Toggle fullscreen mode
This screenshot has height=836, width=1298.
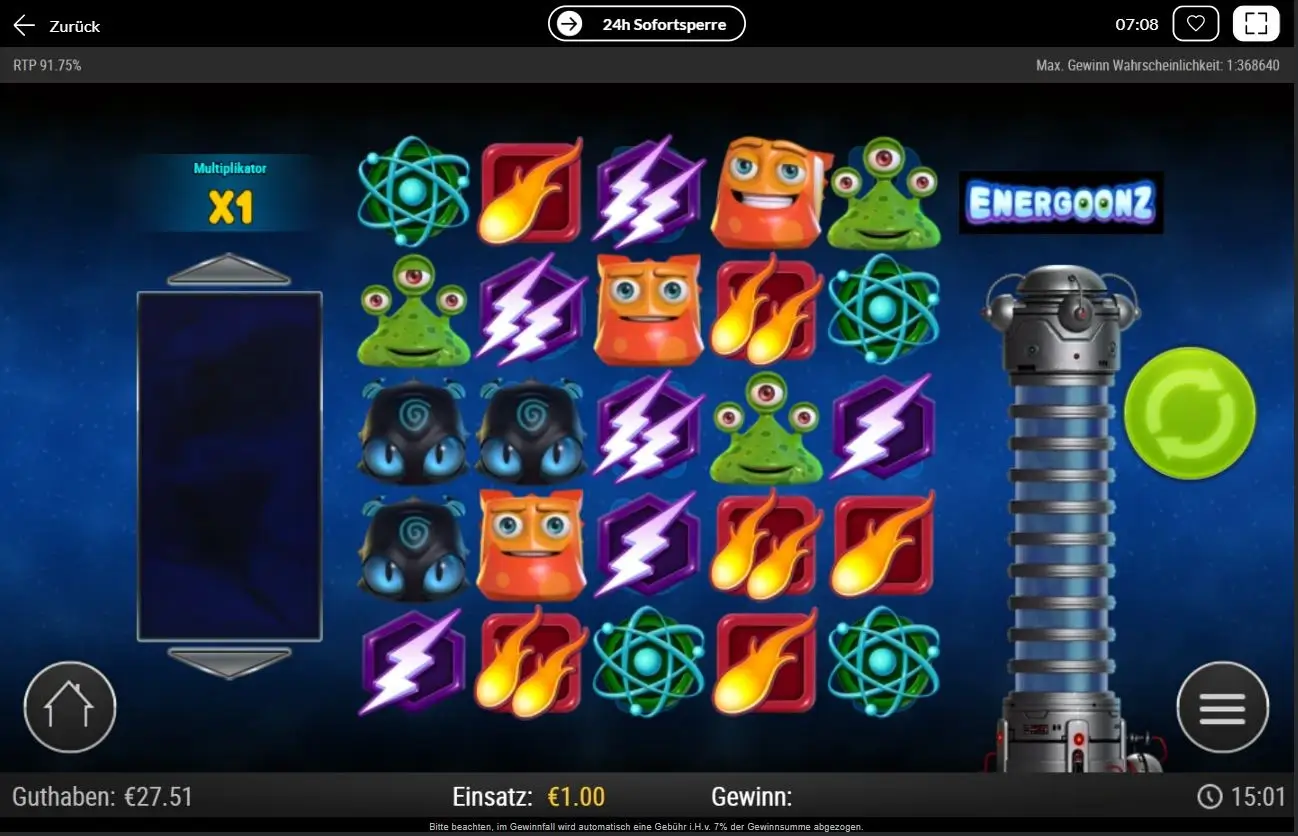(1257, 22)
